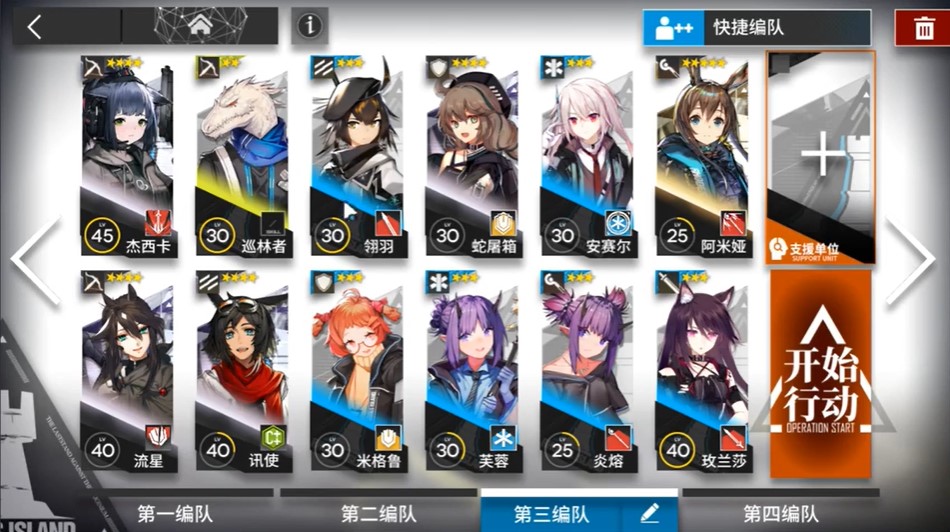Switch to 第四编队 squad tab
This screenshot has width=950, height=532.
pyautogui.click(x=780, y=514)
